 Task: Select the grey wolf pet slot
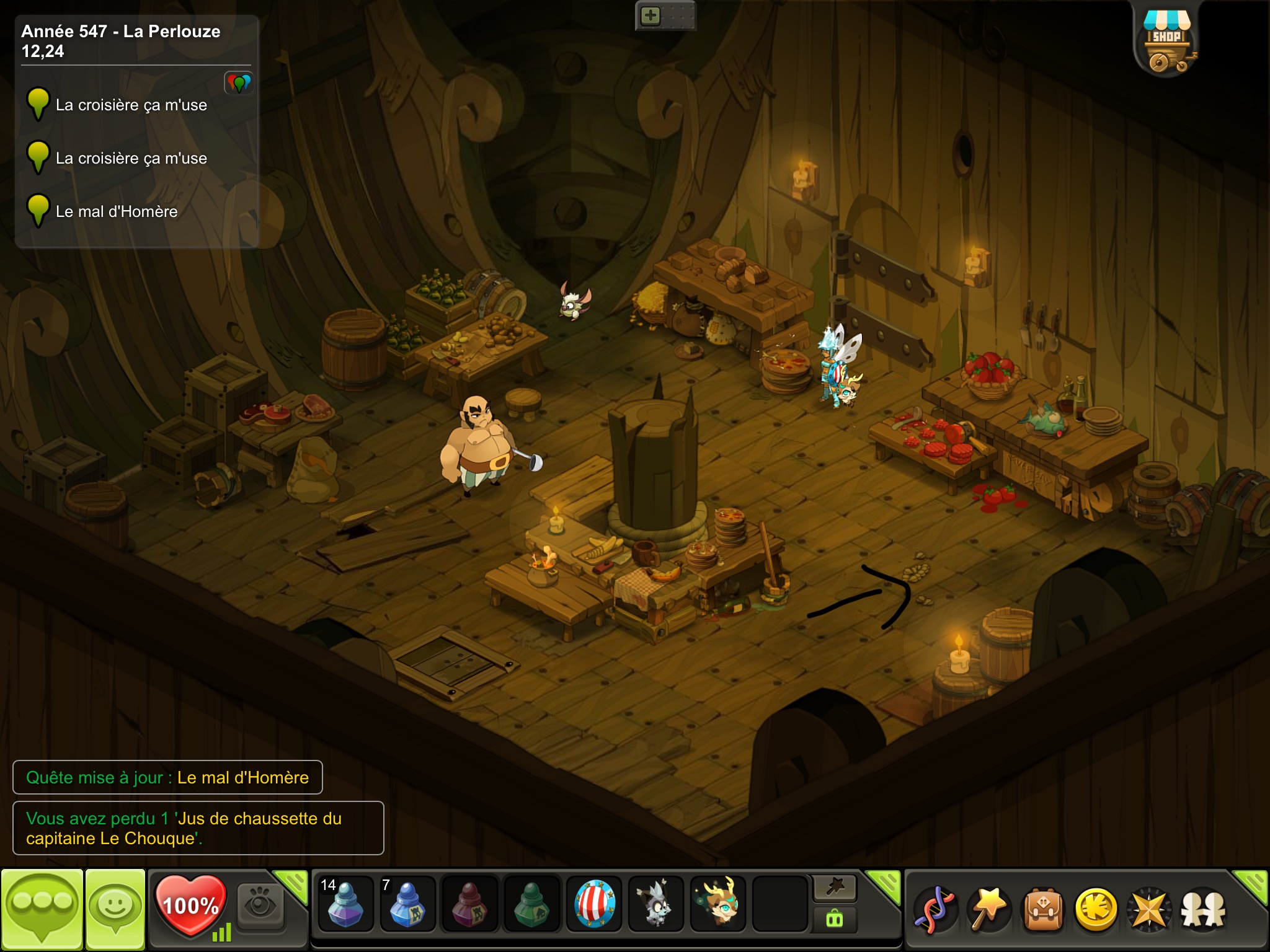click(655, 903)
